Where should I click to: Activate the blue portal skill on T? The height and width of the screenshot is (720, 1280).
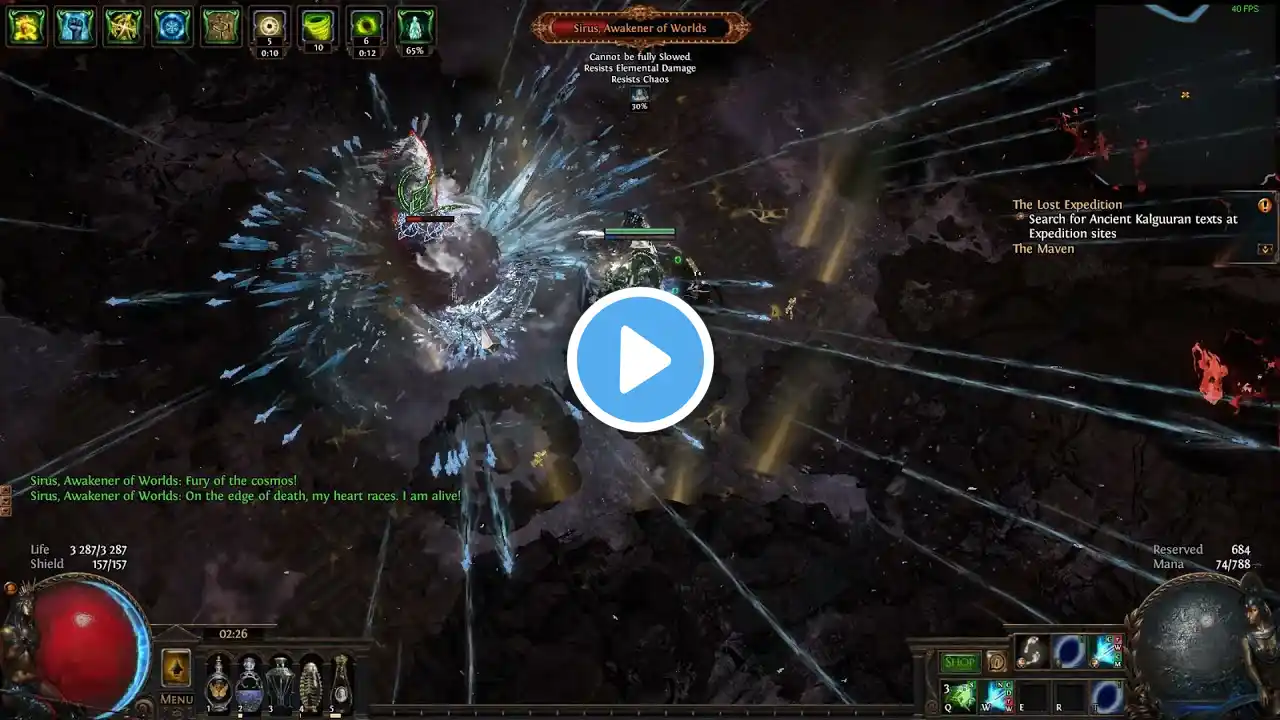[x=1107, y=696]
